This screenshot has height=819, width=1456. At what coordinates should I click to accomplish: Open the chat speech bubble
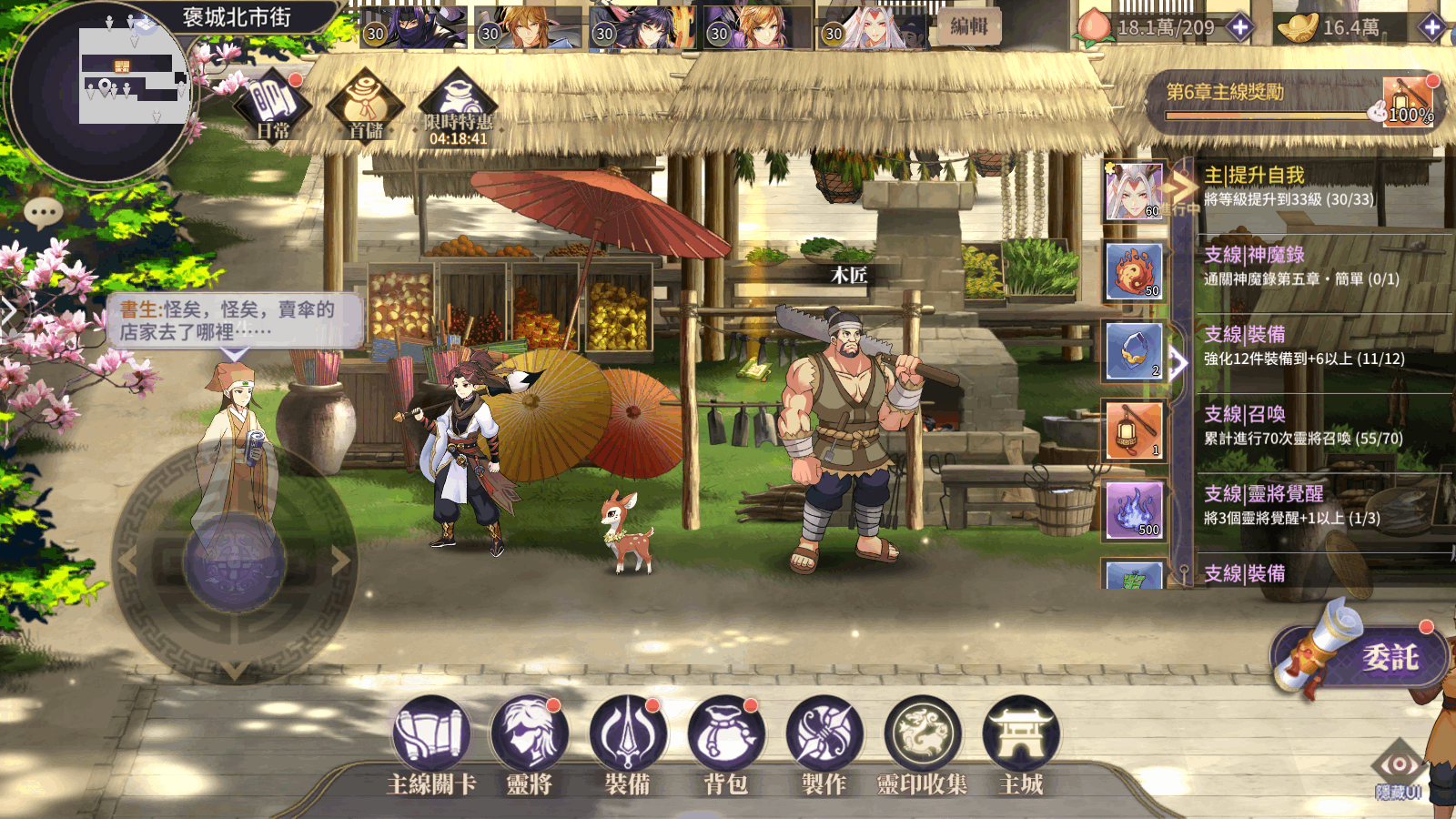[x=43, y=214]
